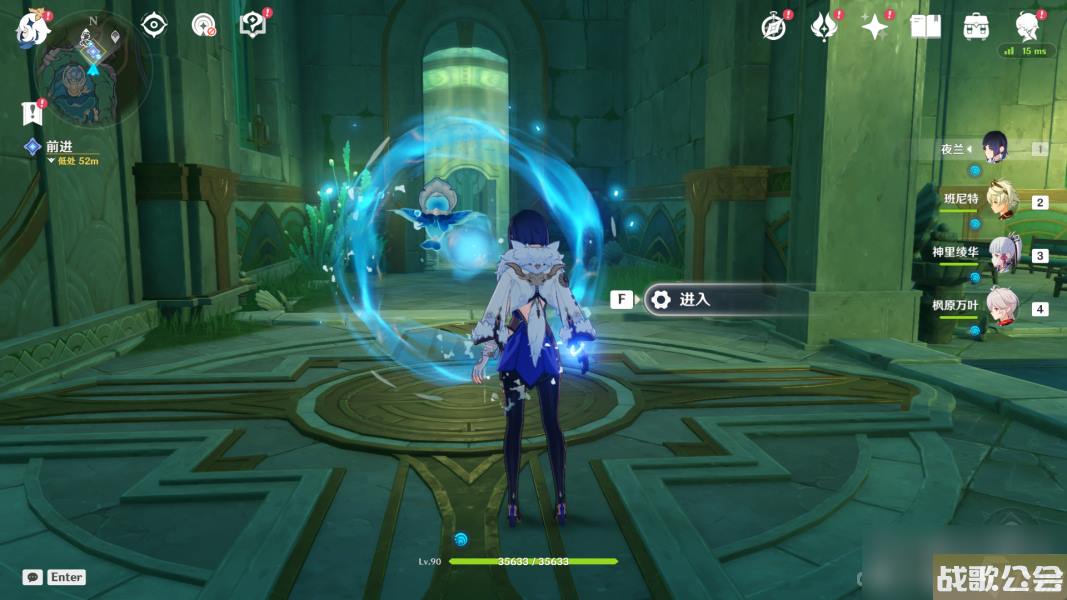The image size is (1067, 600).
Task: Toggle the eye-shaped elemental sight icon
Action: coord(153,25)
